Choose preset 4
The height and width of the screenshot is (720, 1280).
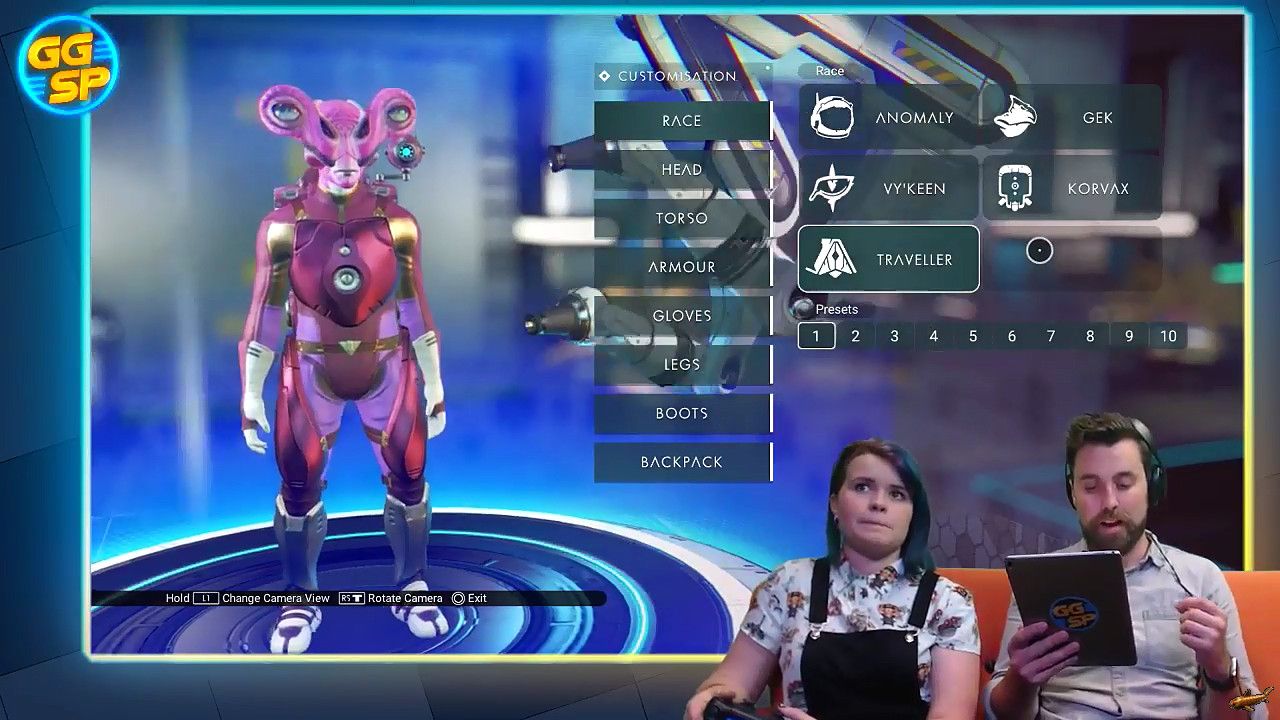[x=933, y=336]
